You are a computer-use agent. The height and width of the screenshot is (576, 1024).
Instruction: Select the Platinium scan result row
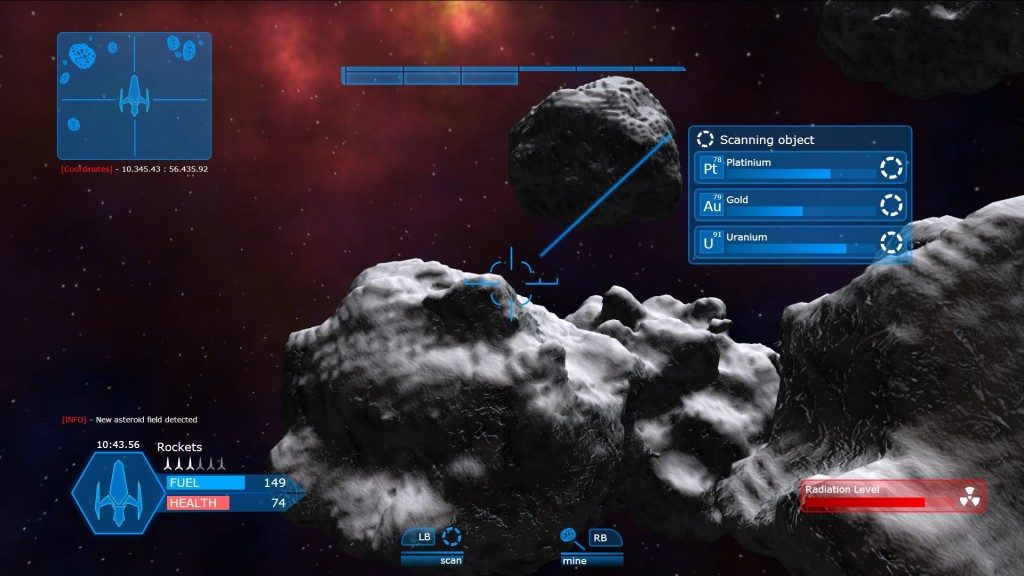(x=800, y=167)
